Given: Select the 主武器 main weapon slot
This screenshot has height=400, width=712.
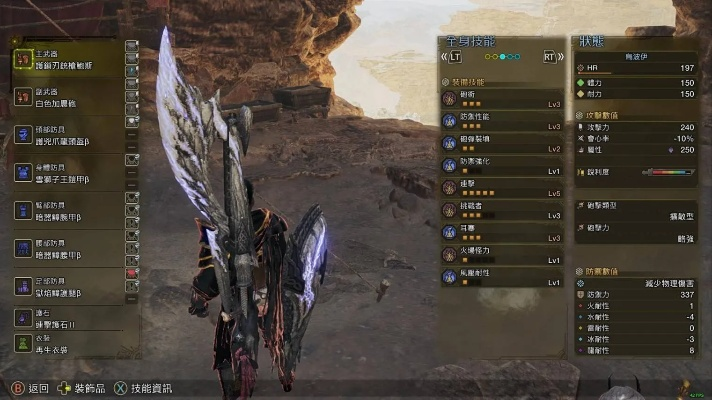Looking at the screenshot, I should pyautogui.click(x=65, y=60).
